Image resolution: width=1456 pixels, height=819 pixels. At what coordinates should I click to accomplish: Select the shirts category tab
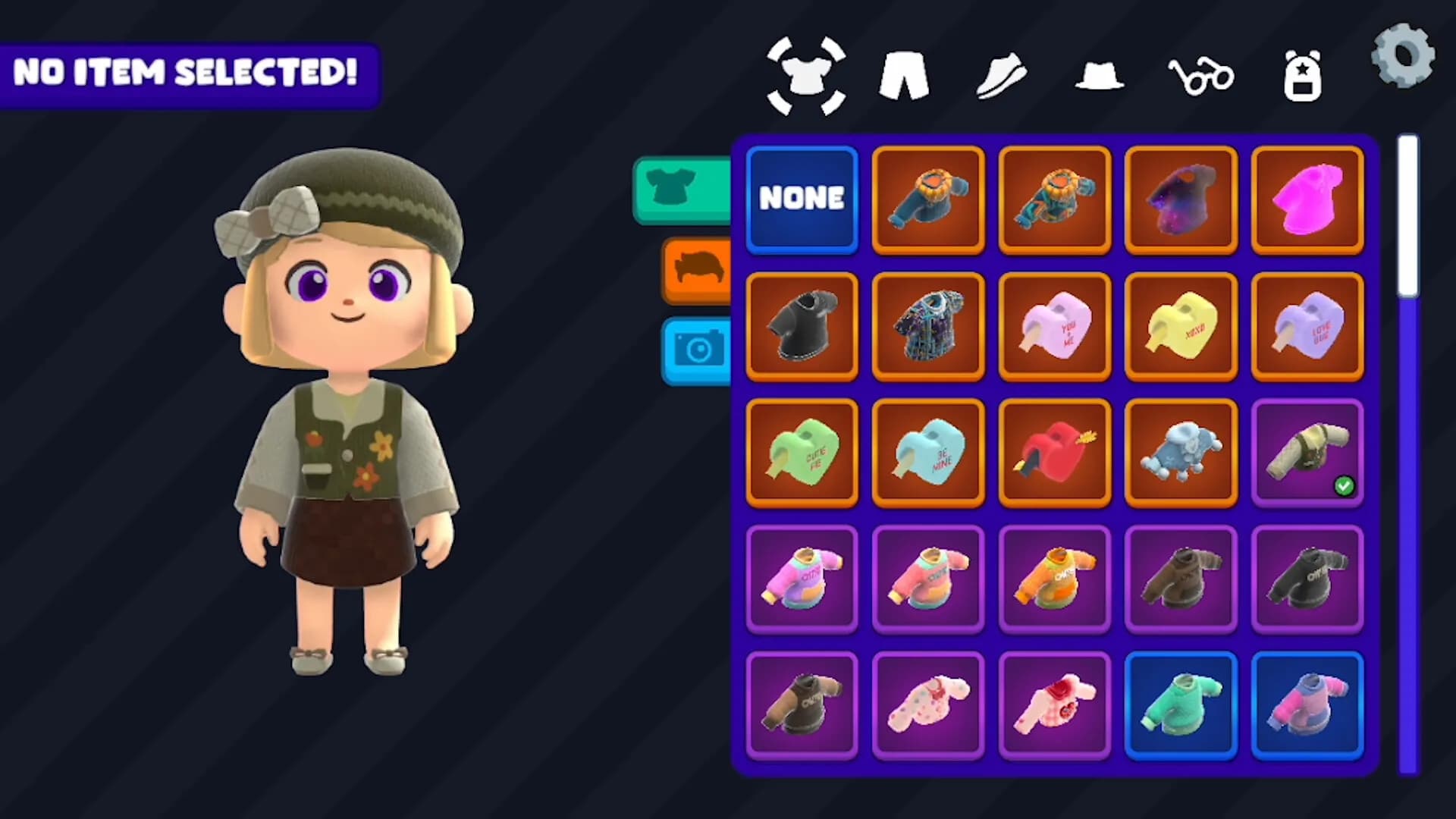pos(806,76)
